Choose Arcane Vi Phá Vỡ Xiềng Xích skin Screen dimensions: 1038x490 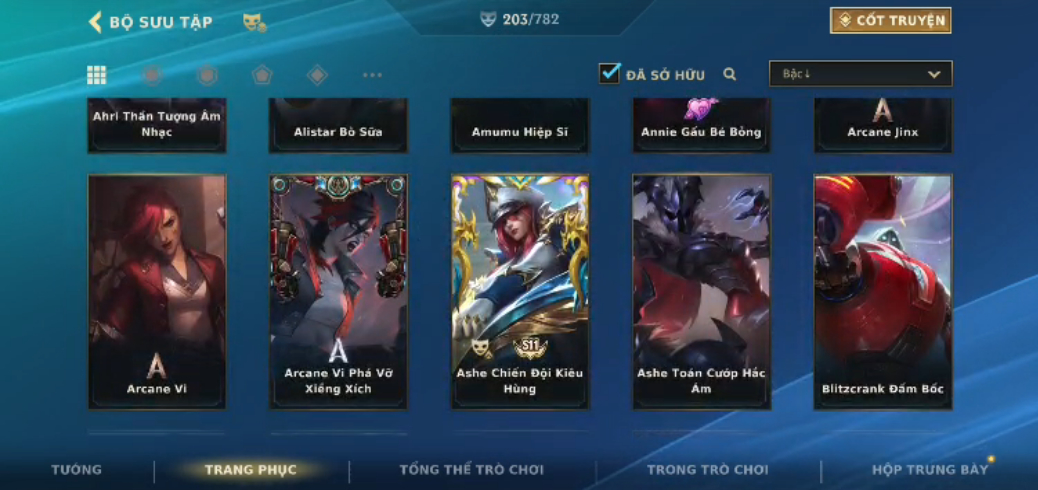[x=338, y=291]
